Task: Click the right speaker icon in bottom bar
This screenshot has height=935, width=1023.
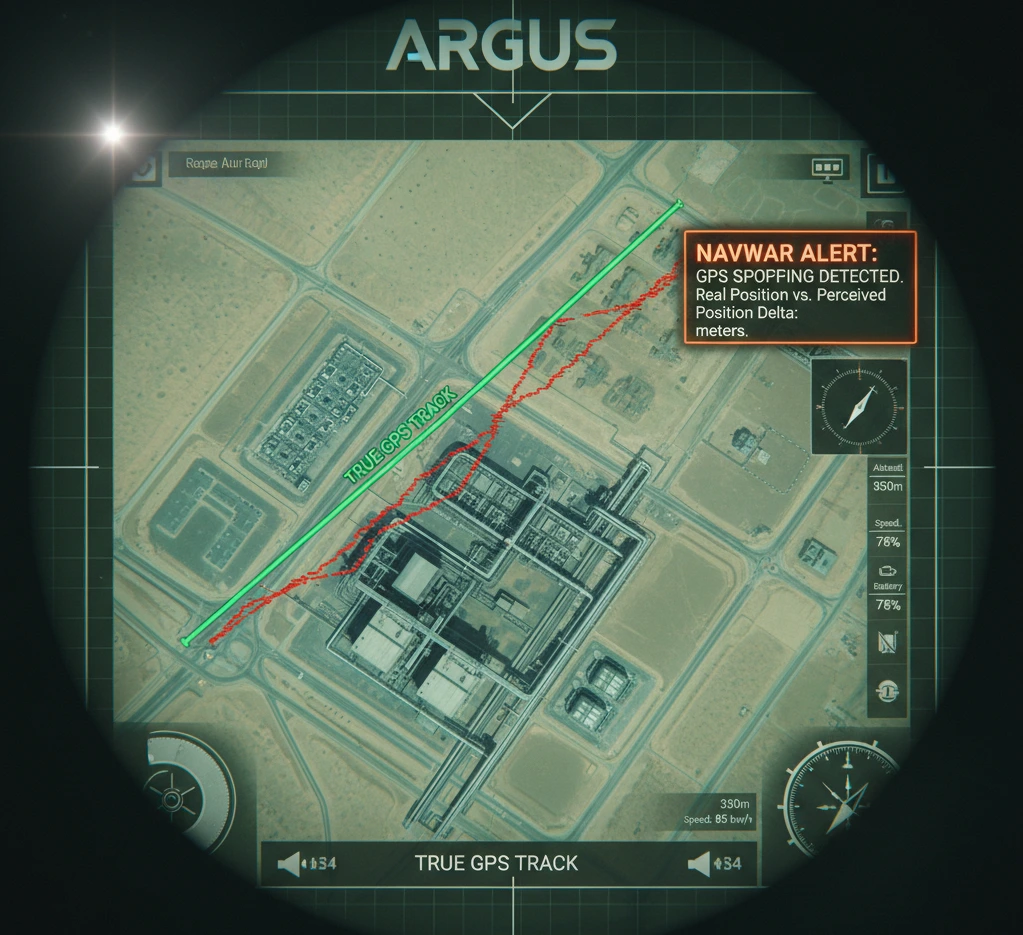Action: pos(701,863)
